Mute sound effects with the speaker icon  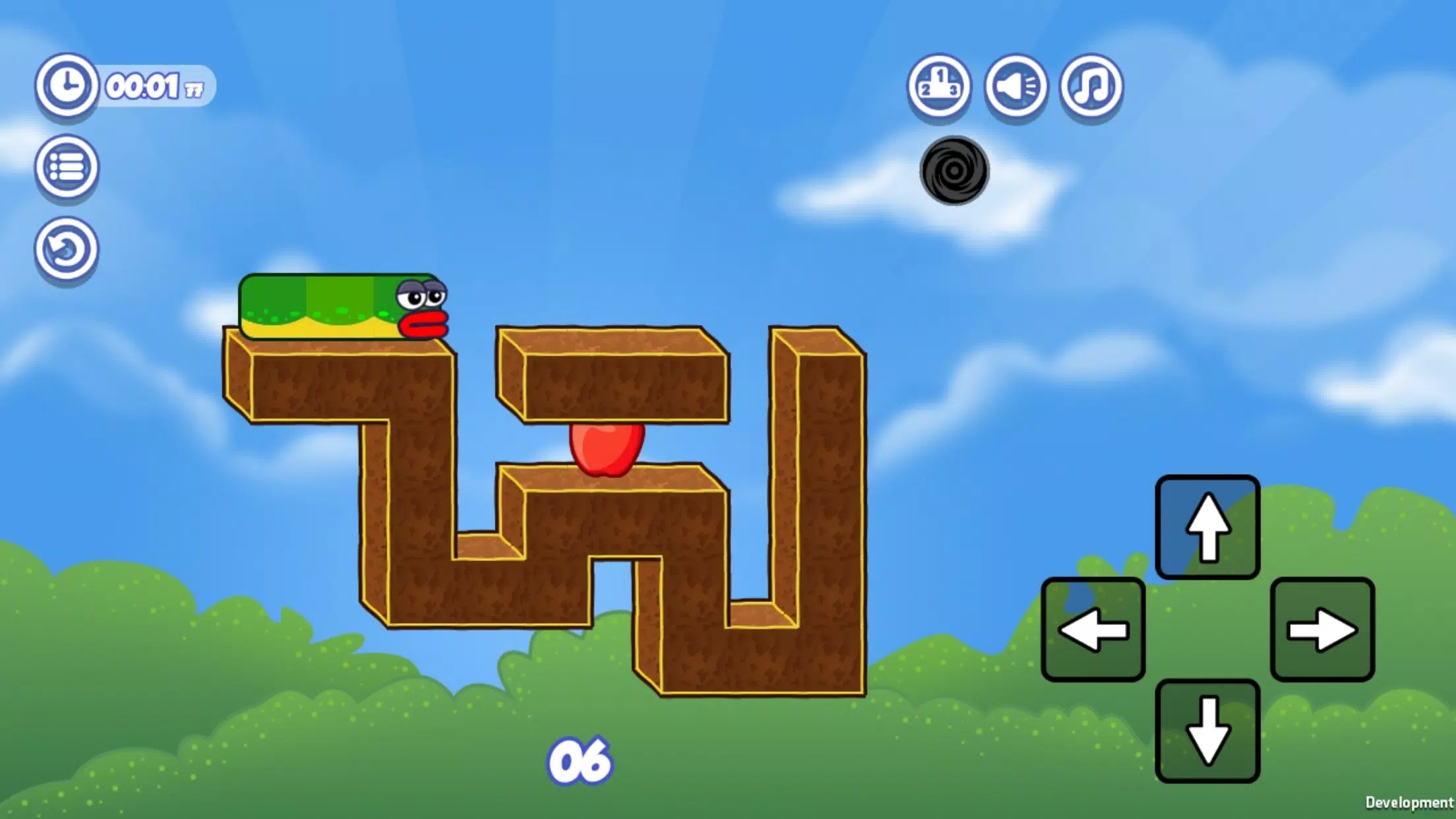pos(1016,86)
